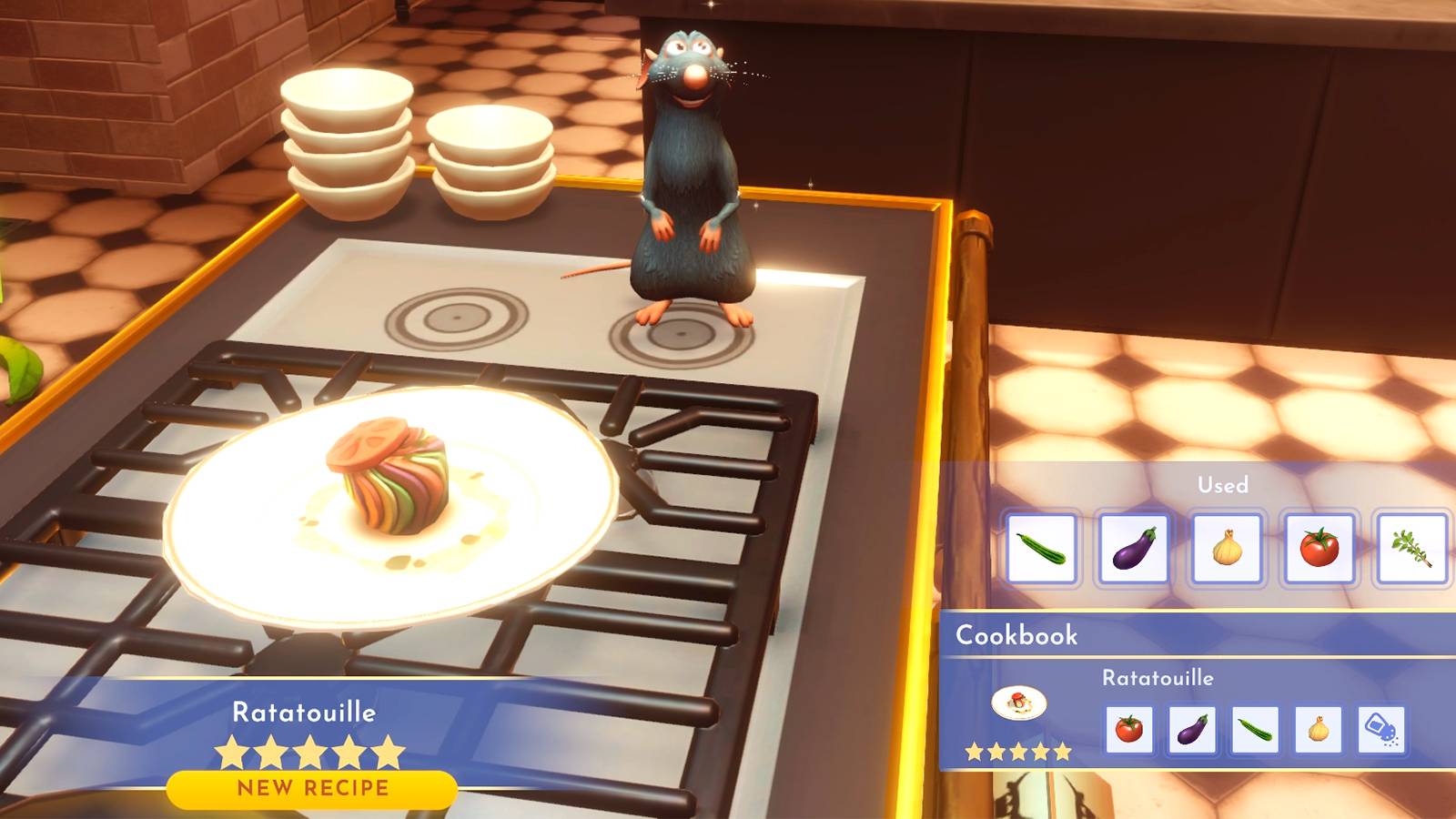Open the Ratatouille dish thumbnail in the Cookbook
Image resolution: width=1456 pixels, height=819 pixels.
1021,705
